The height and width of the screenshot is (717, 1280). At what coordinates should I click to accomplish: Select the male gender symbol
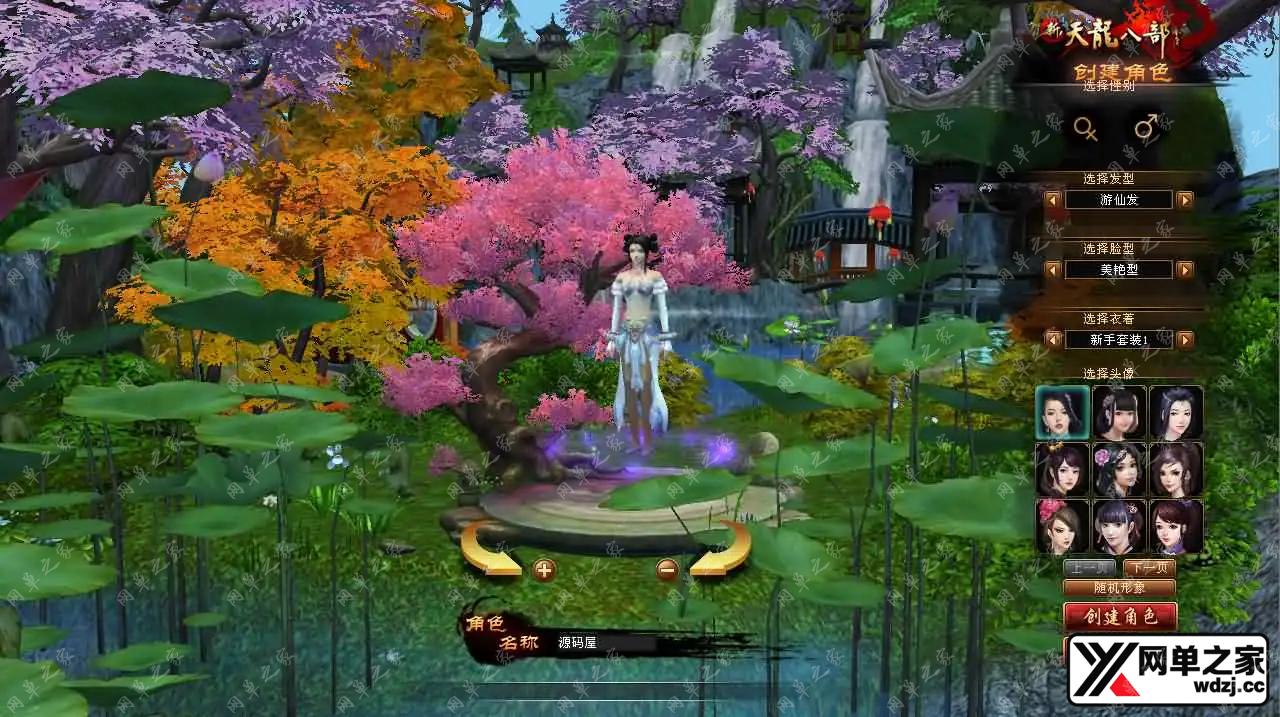1146,127
